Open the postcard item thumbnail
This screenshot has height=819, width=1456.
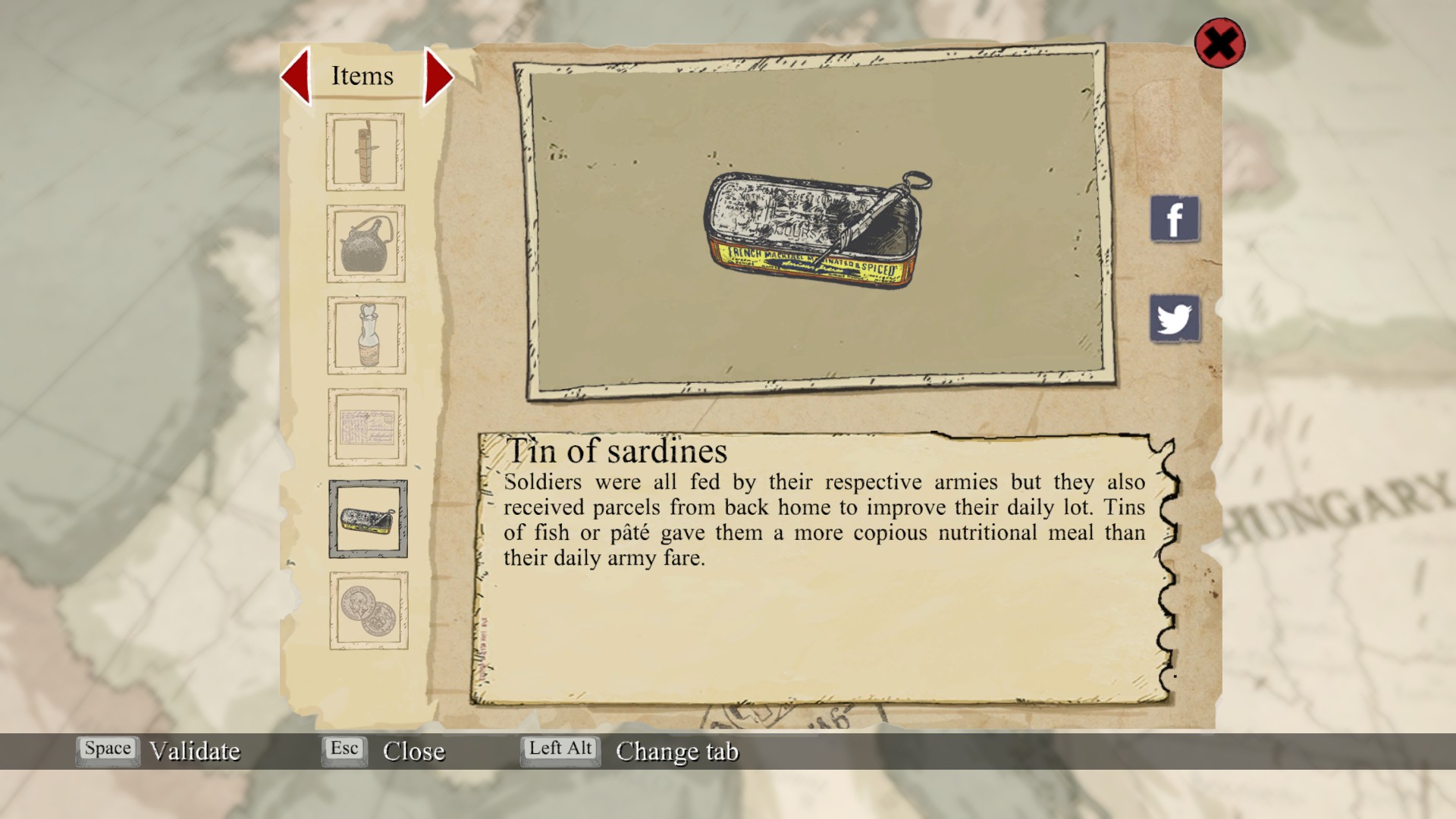(367, 427)
